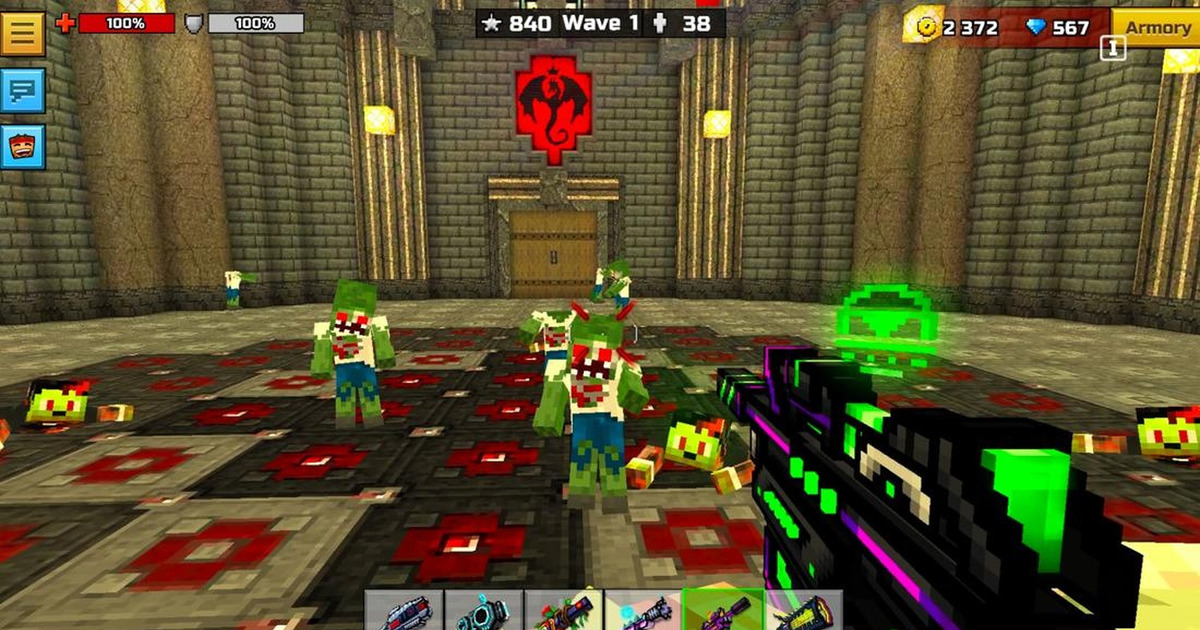Choose the cyan ring cannon weapon slot
The height and width of the screenshot is (630, 1200).
click(x=483, y=612)
